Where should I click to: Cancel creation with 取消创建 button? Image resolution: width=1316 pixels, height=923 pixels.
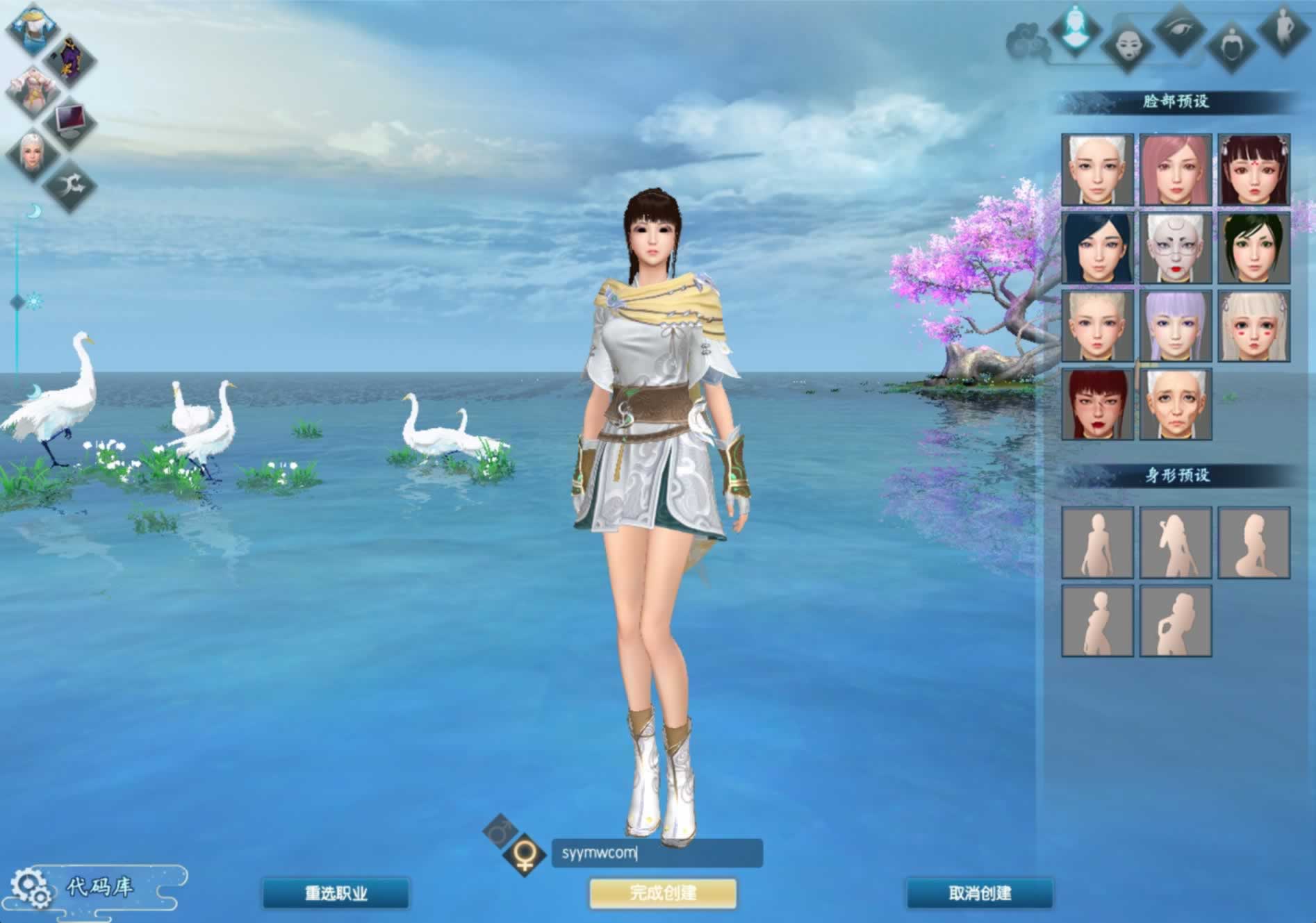(x=980, y=893)
